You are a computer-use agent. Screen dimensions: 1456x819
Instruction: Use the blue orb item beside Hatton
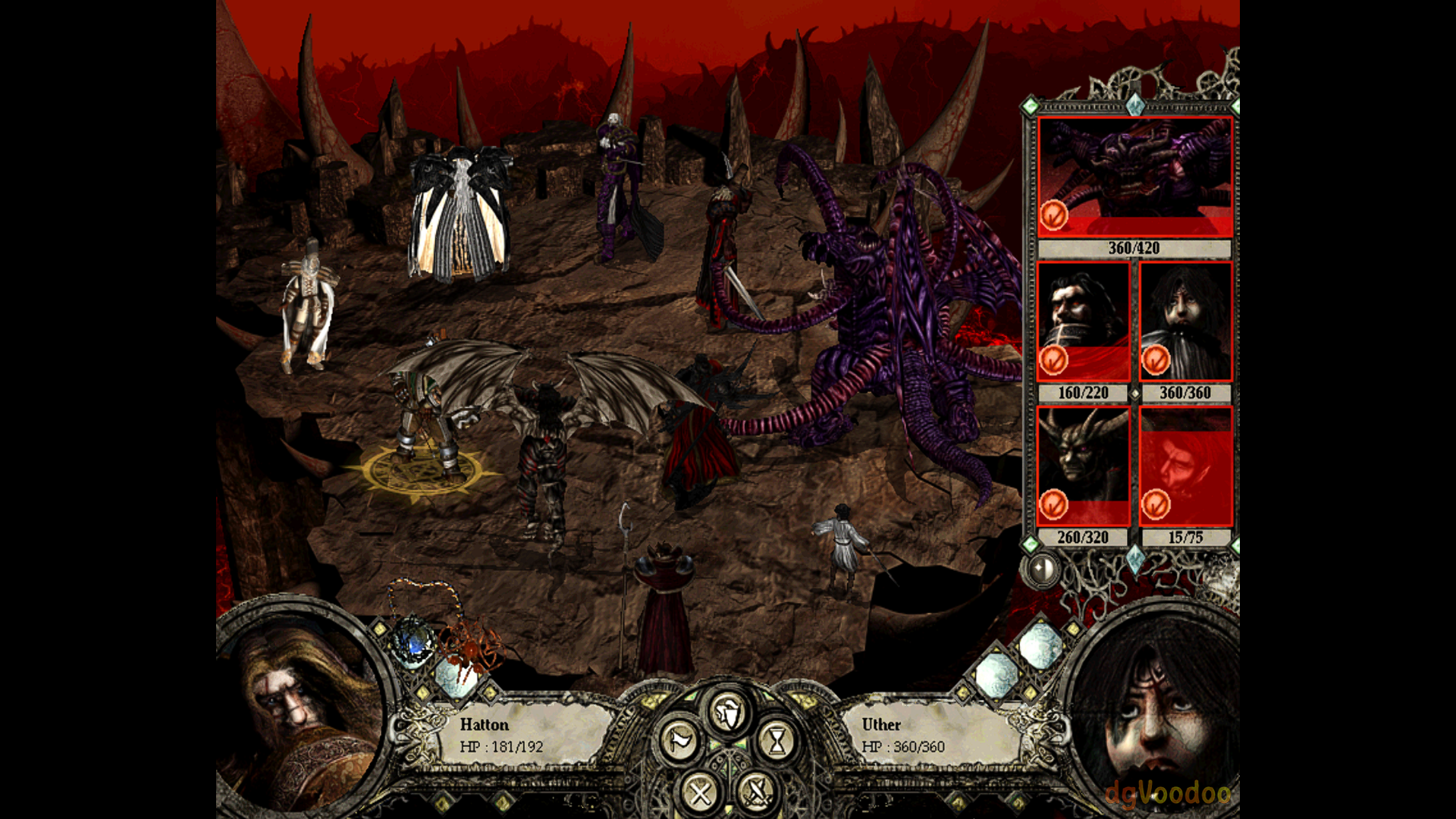(413, 643)
